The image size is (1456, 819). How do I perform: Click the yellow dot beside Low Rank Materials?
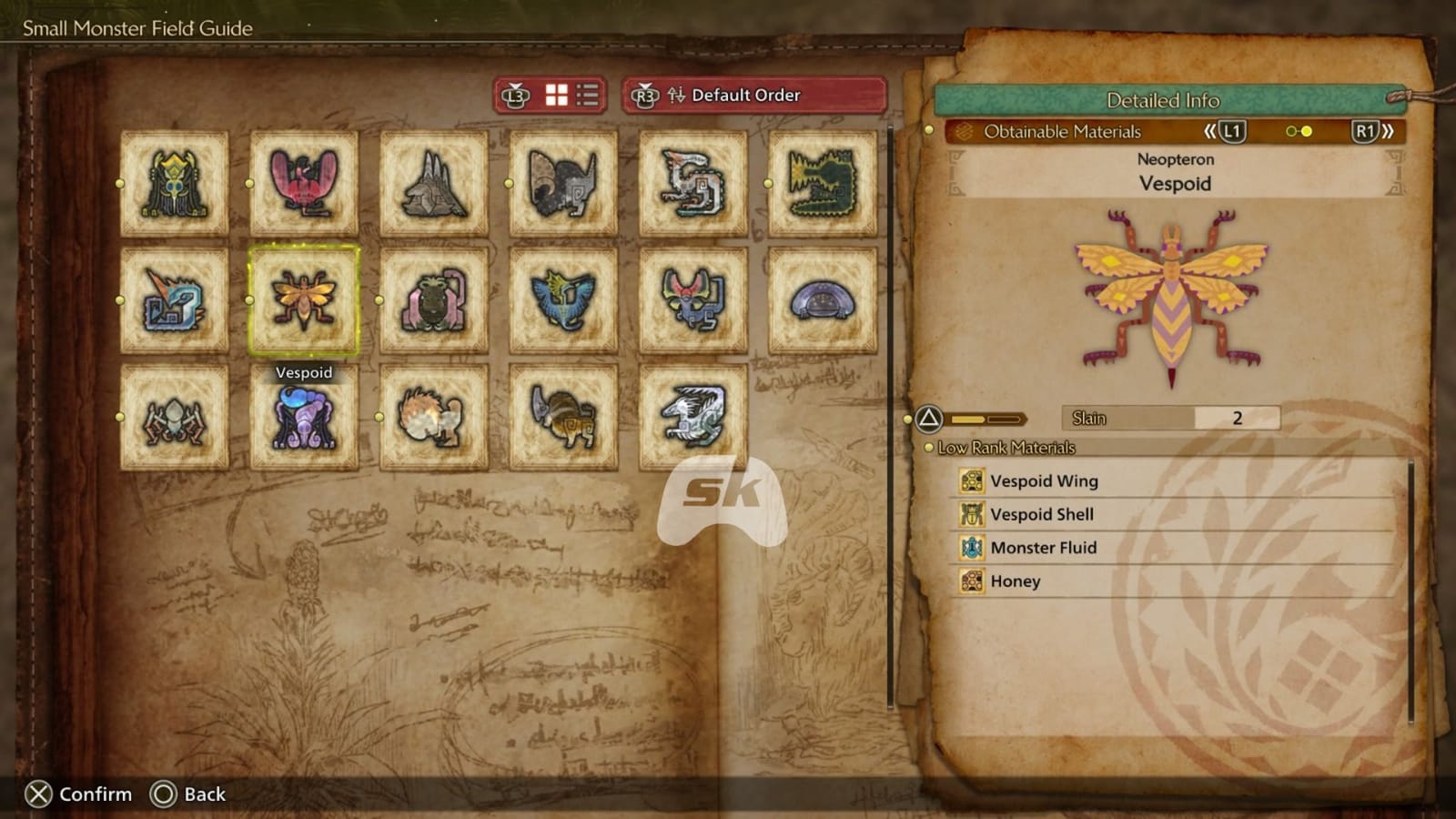(928, 448)
